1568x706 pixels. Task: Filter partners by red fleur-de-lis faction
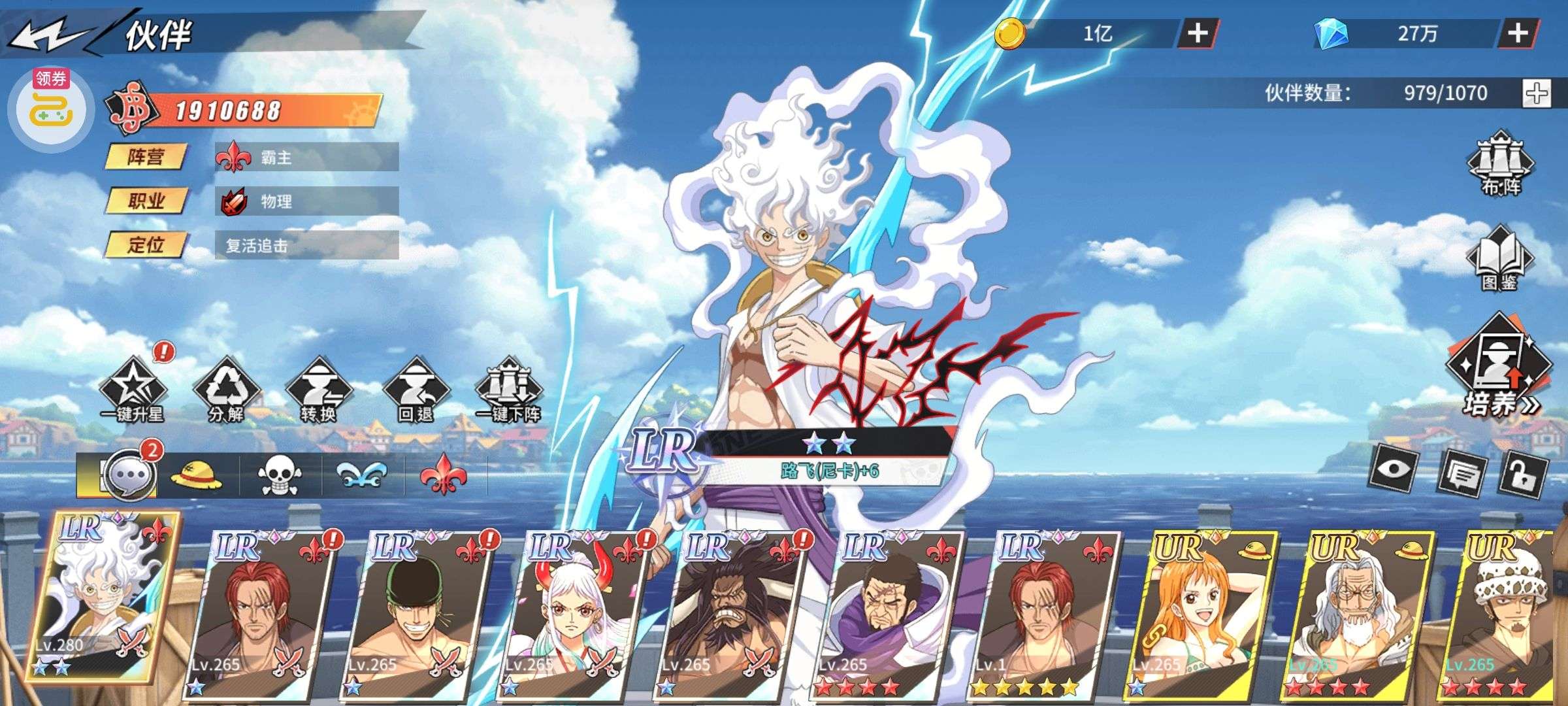click(444, 475)
